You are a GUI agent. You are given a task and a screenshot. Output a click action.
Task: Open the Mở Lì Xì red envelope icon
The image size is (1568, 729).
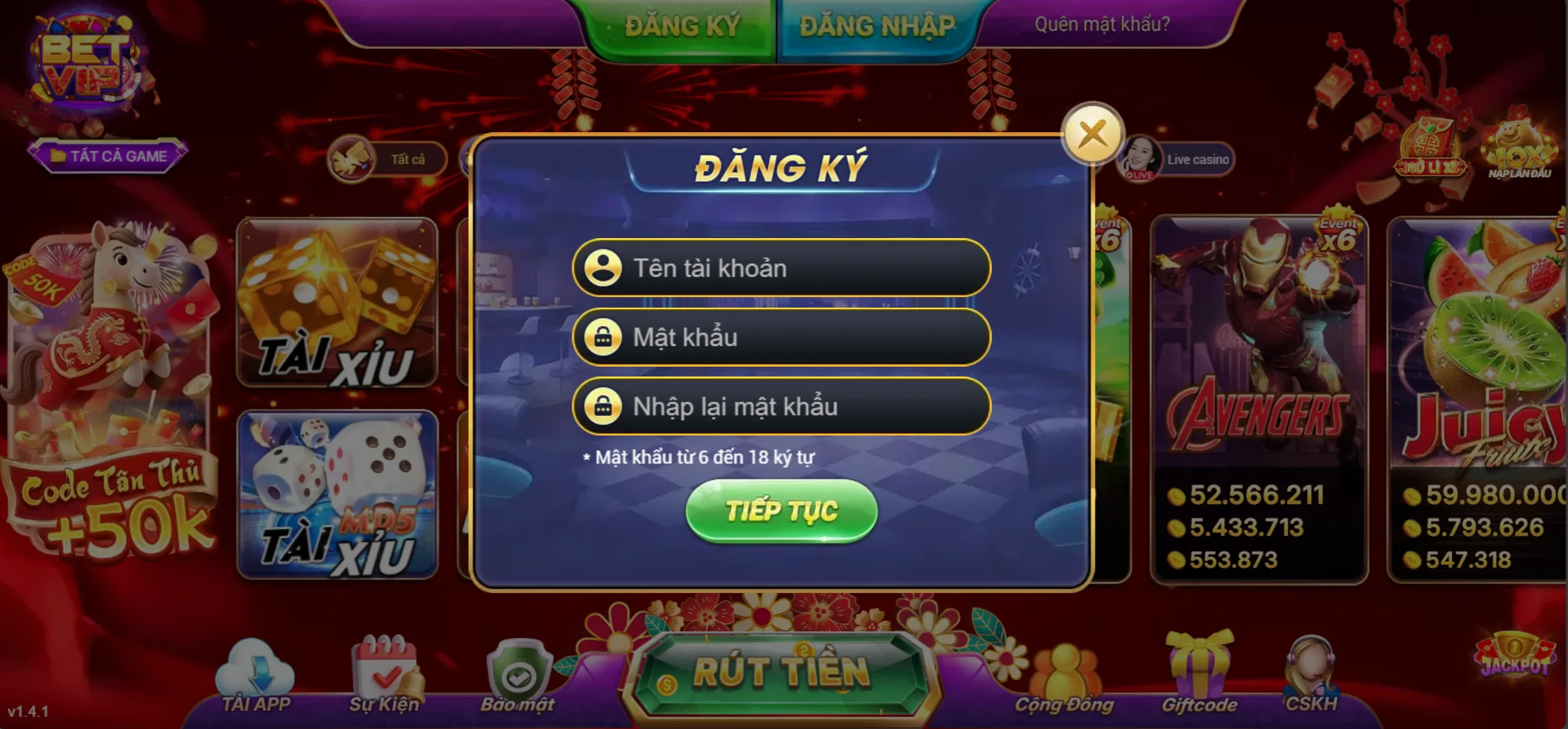[1430, 151]
